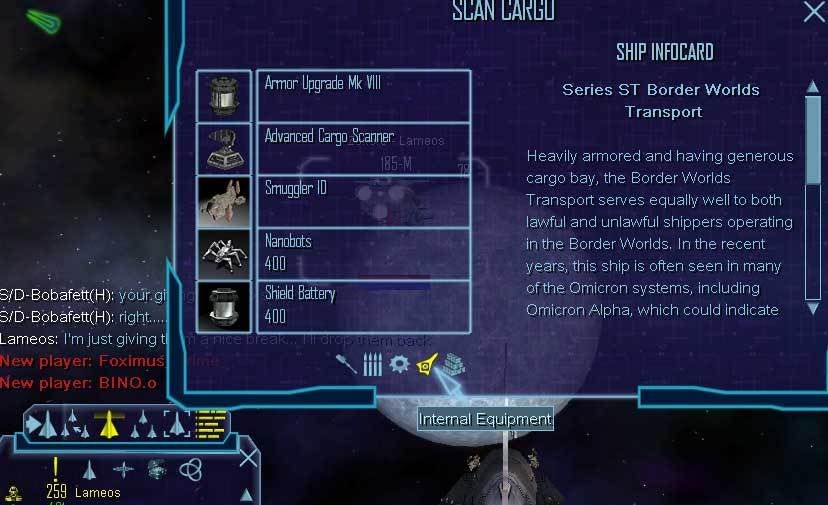The height and width of the screenshot is (505, 828).
Task: Close the contact list panel
Action: tap(248, 459)
